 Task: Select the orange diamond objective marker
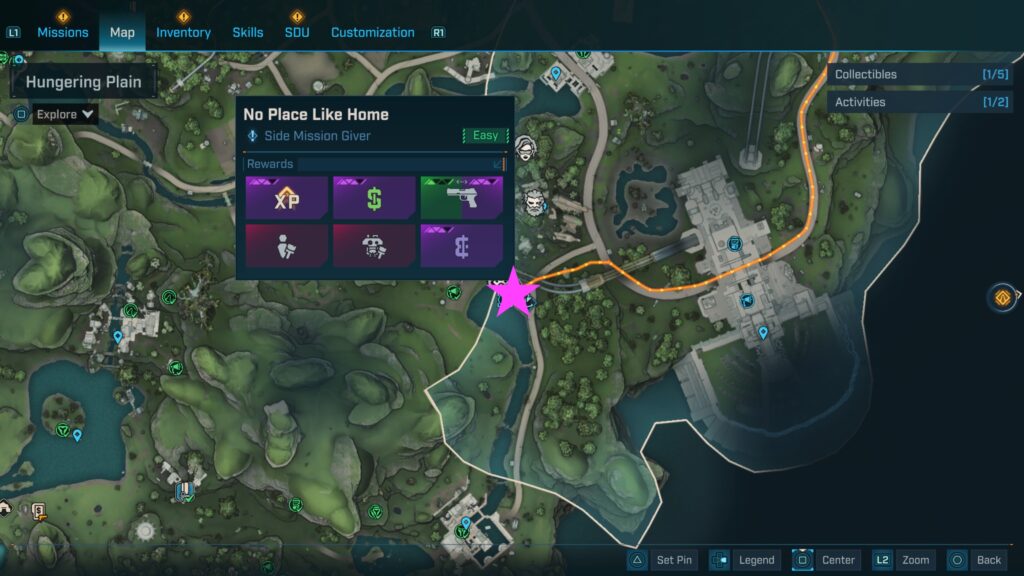(x=1001, y=297)
